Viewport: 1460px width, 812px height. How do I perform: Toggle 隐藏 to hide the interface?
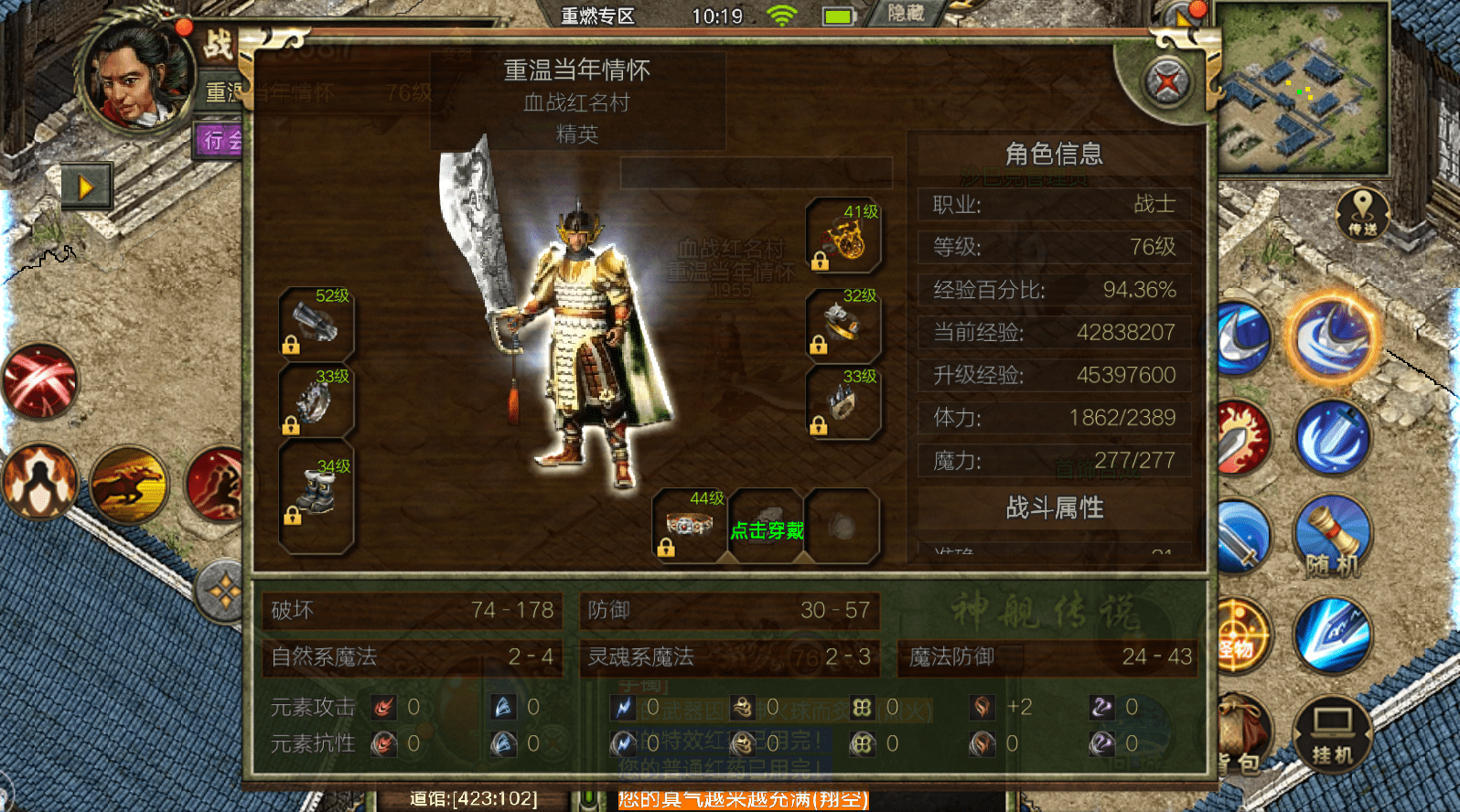[x=907, y=16]
